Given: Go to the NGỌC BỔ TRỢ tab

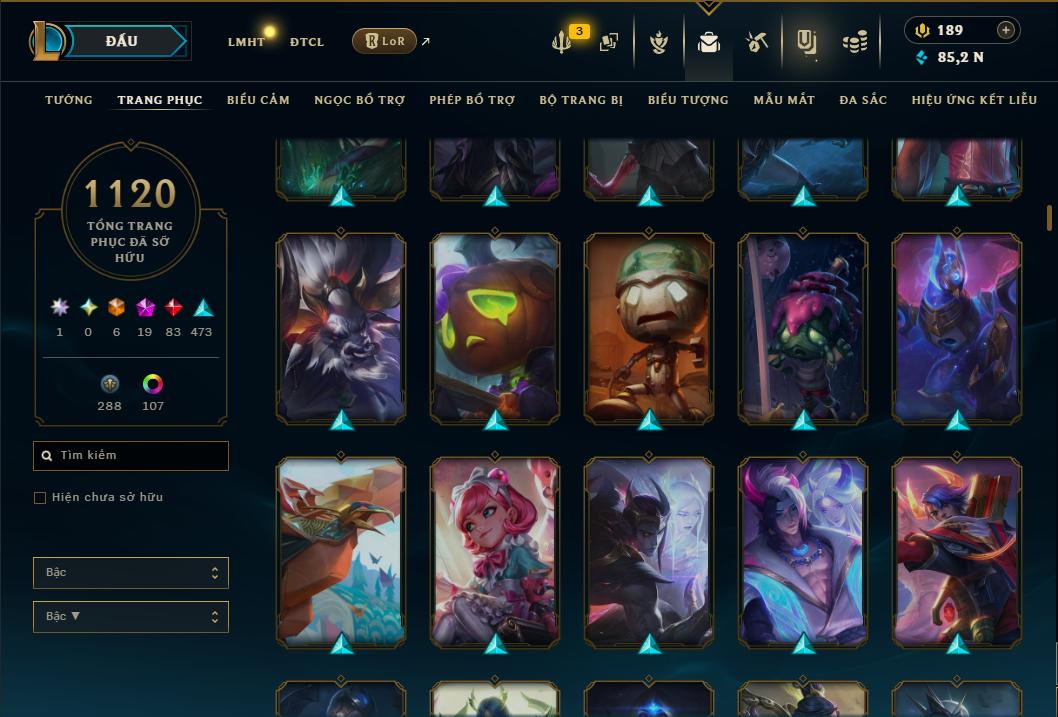Looking at the screenshot, I should [359, 100].
